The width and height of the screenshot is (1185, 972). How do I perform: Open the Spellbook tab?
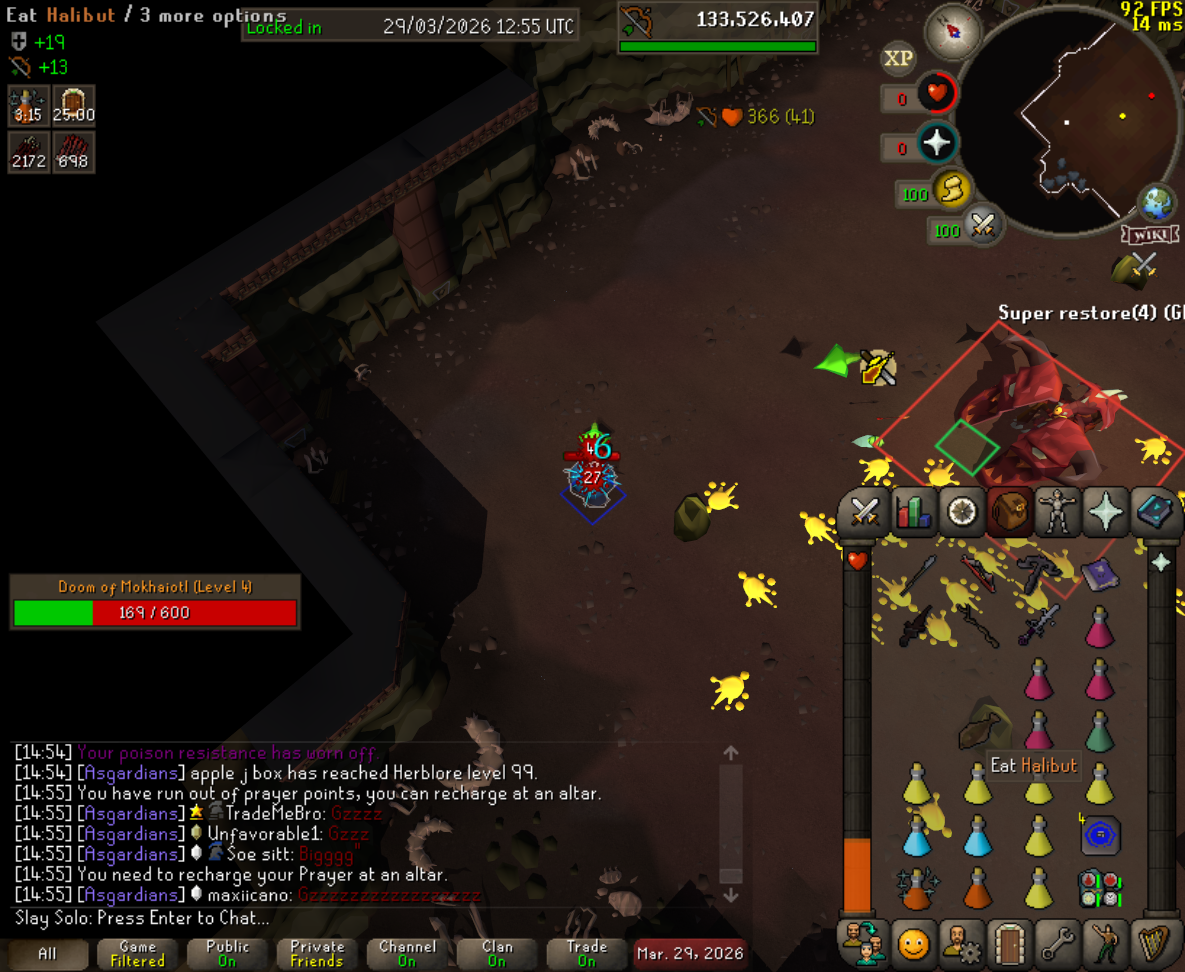pos(1154,512)
